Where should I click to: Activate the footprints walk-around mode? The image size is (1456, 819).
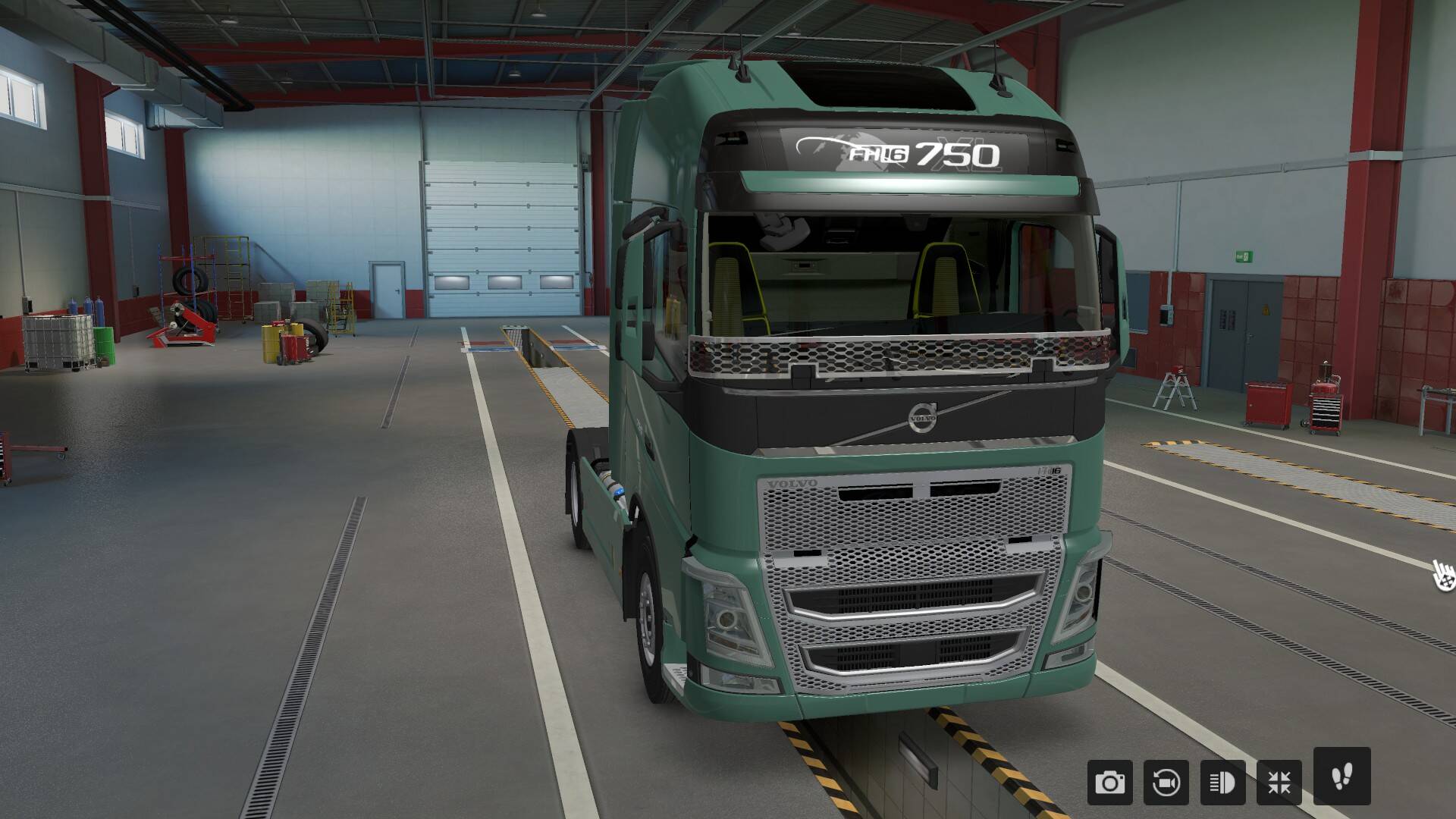pyautogui.click(x=1341, y=776)
